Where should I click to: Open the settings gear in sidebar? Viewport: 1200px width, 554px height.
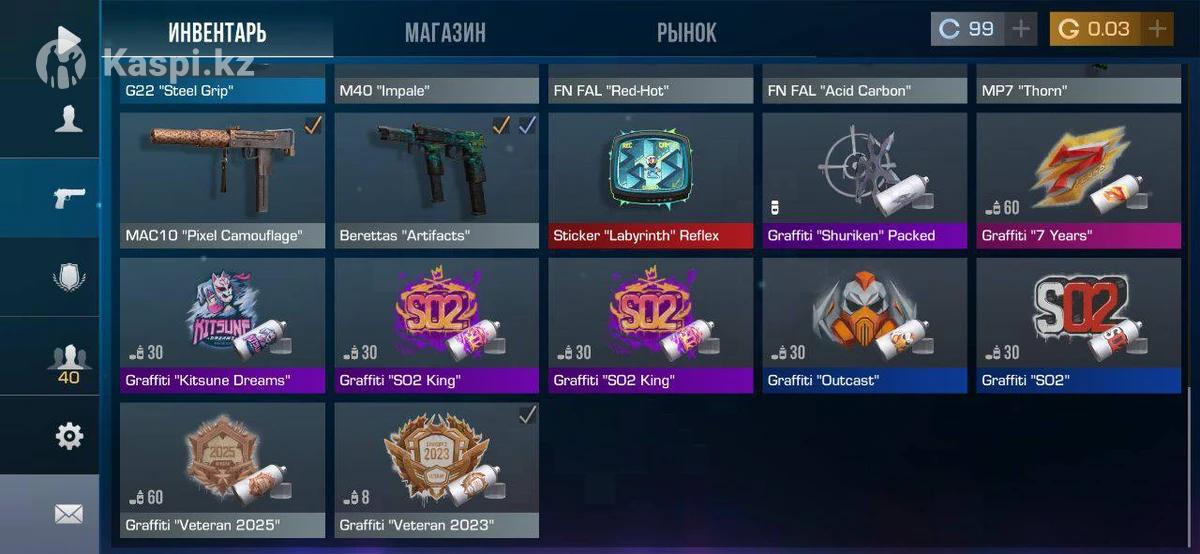69,436
